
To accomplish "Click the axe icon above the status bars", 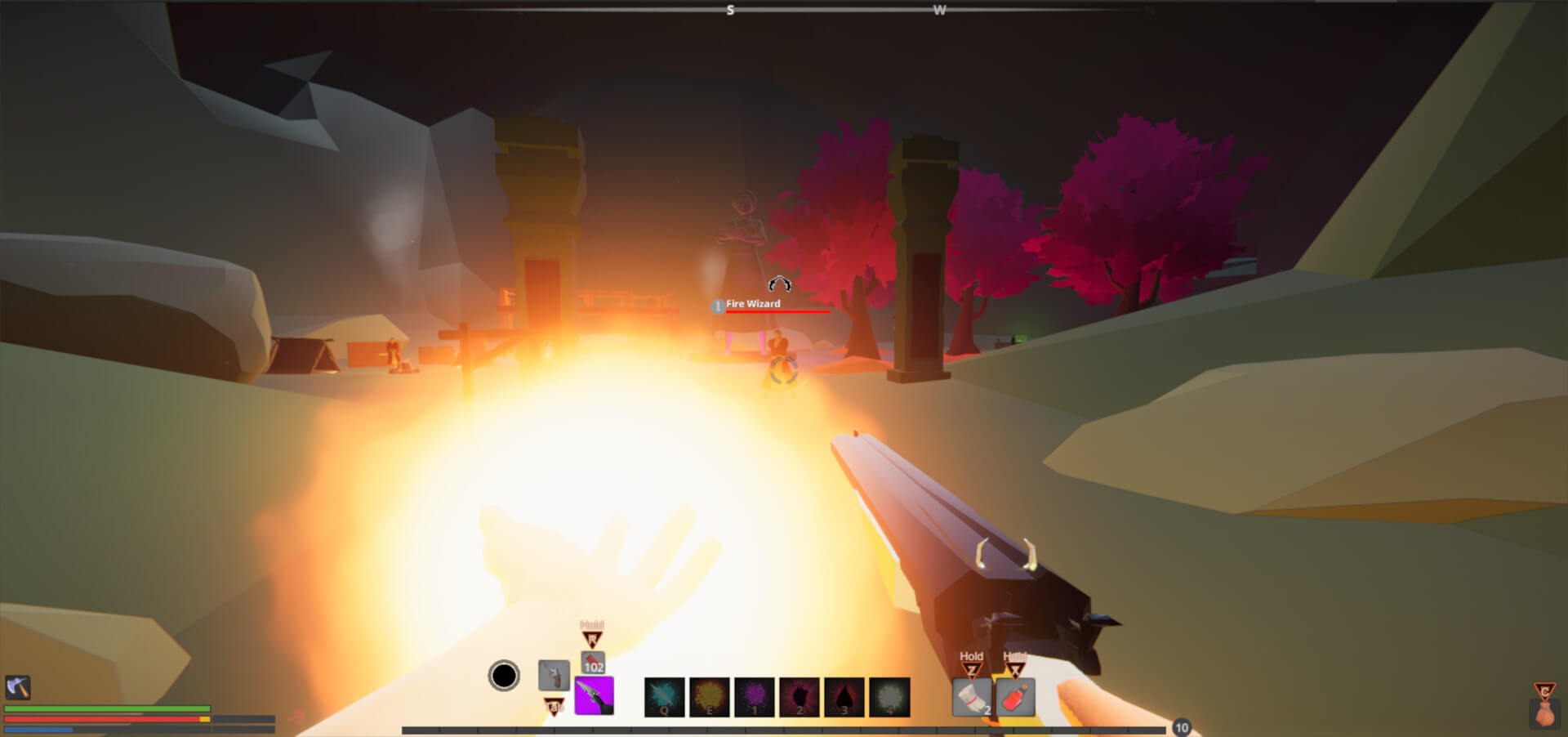I will pyautogui.click(x=18, y=687).
